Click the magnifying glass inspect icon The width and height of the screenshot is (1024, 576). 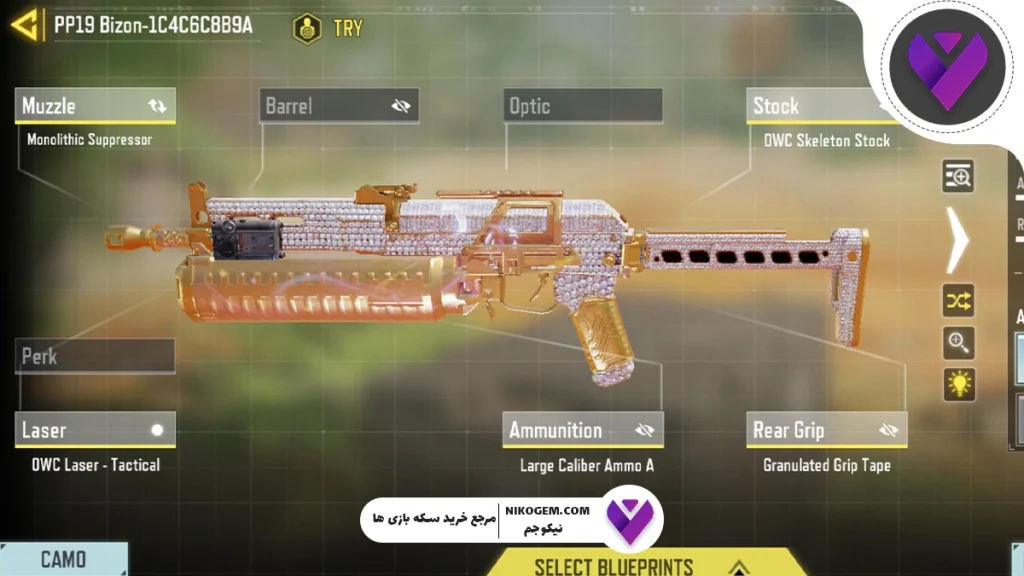958,343
